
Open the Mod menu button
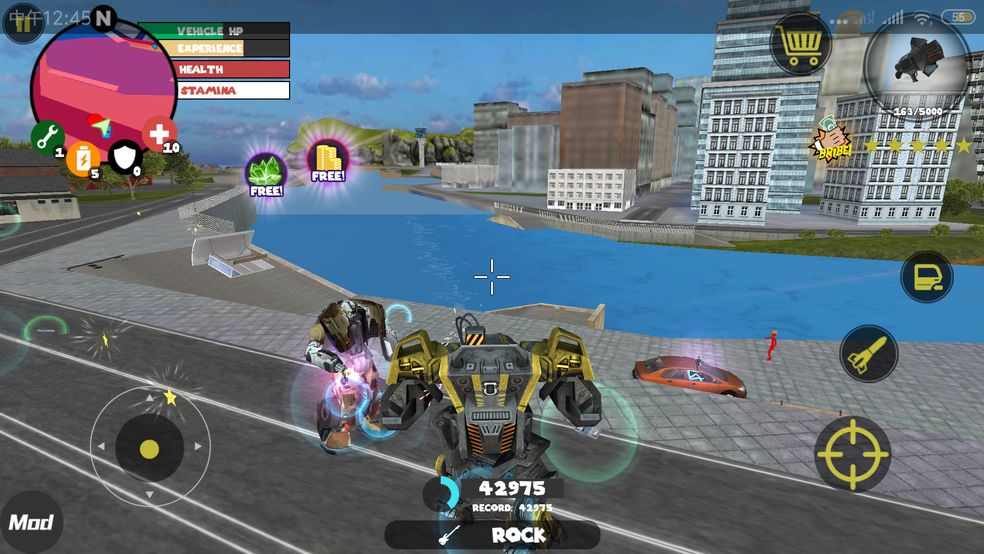coord(30,522)
